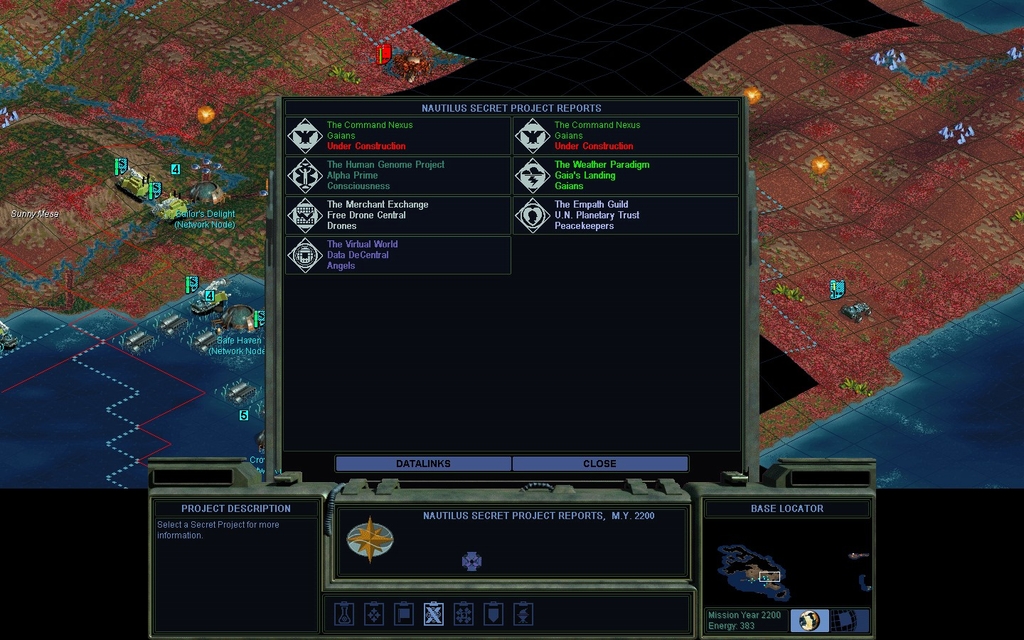The image size is (1024, 640).
Task: Click the Virtual World icon in report panel
Action: point(472,561)
